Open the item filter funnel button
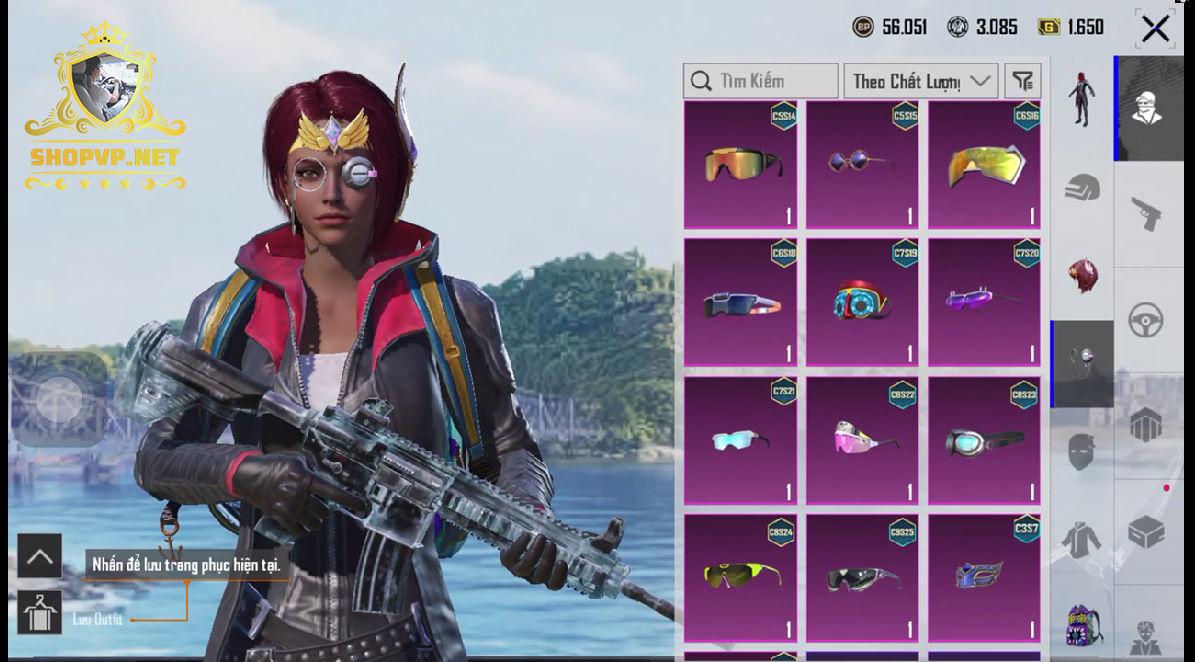The height and width of the screenshot is (662, 1195). click(1022, 81)
